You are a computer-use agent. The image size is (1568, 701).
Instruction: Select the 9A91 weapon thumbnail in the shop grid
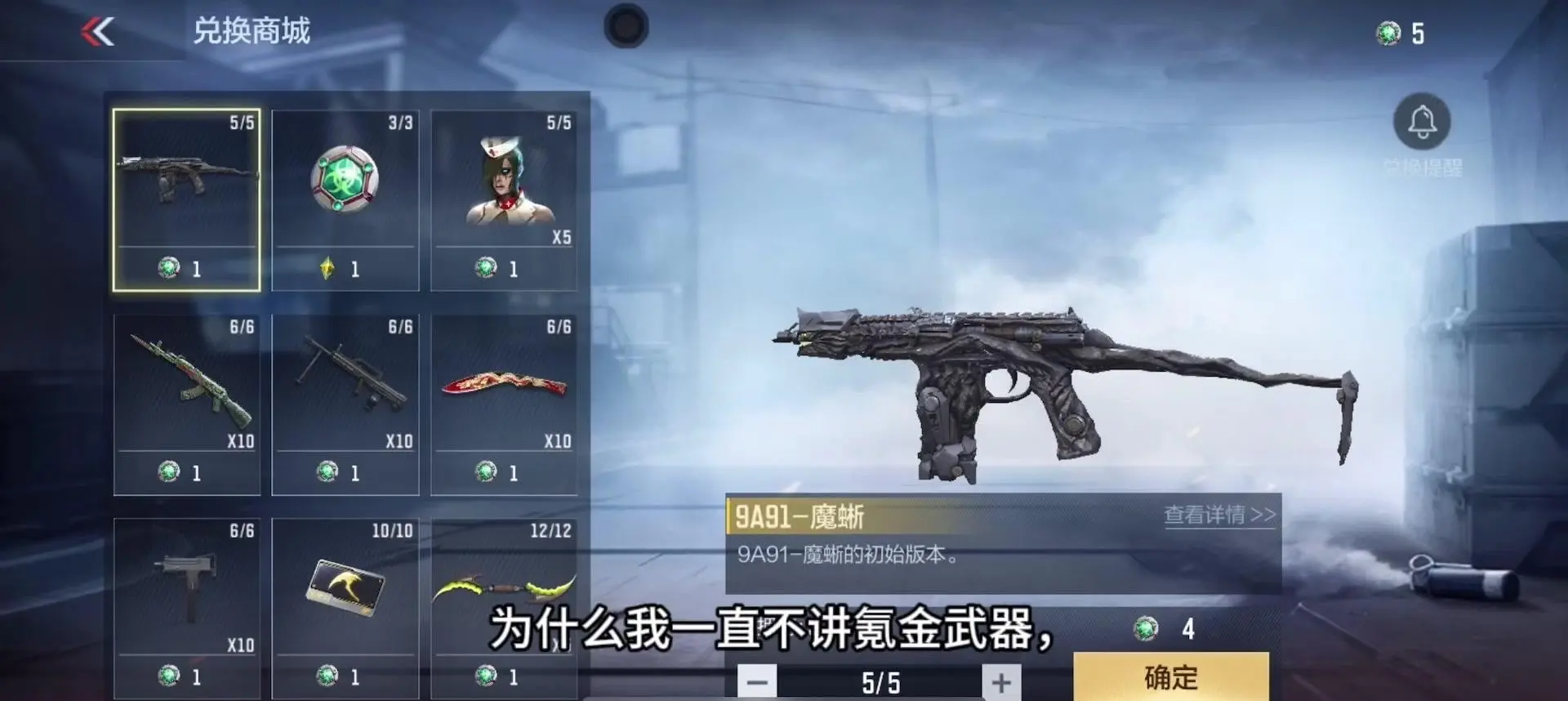[x=187, y=194]
